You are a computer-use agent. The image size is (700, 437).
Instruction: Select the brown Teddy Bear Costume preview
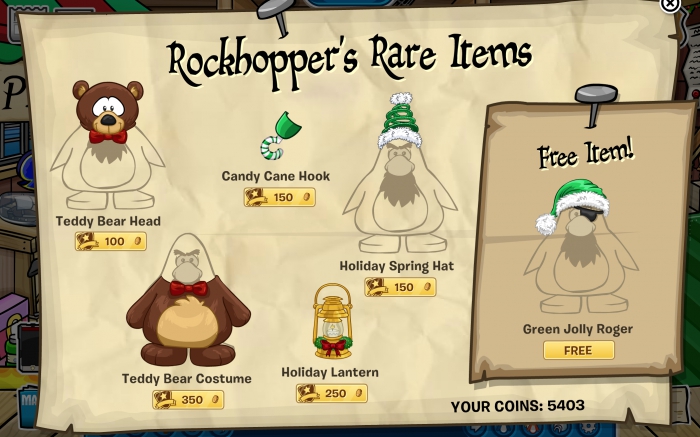click(x=187, y=303)
